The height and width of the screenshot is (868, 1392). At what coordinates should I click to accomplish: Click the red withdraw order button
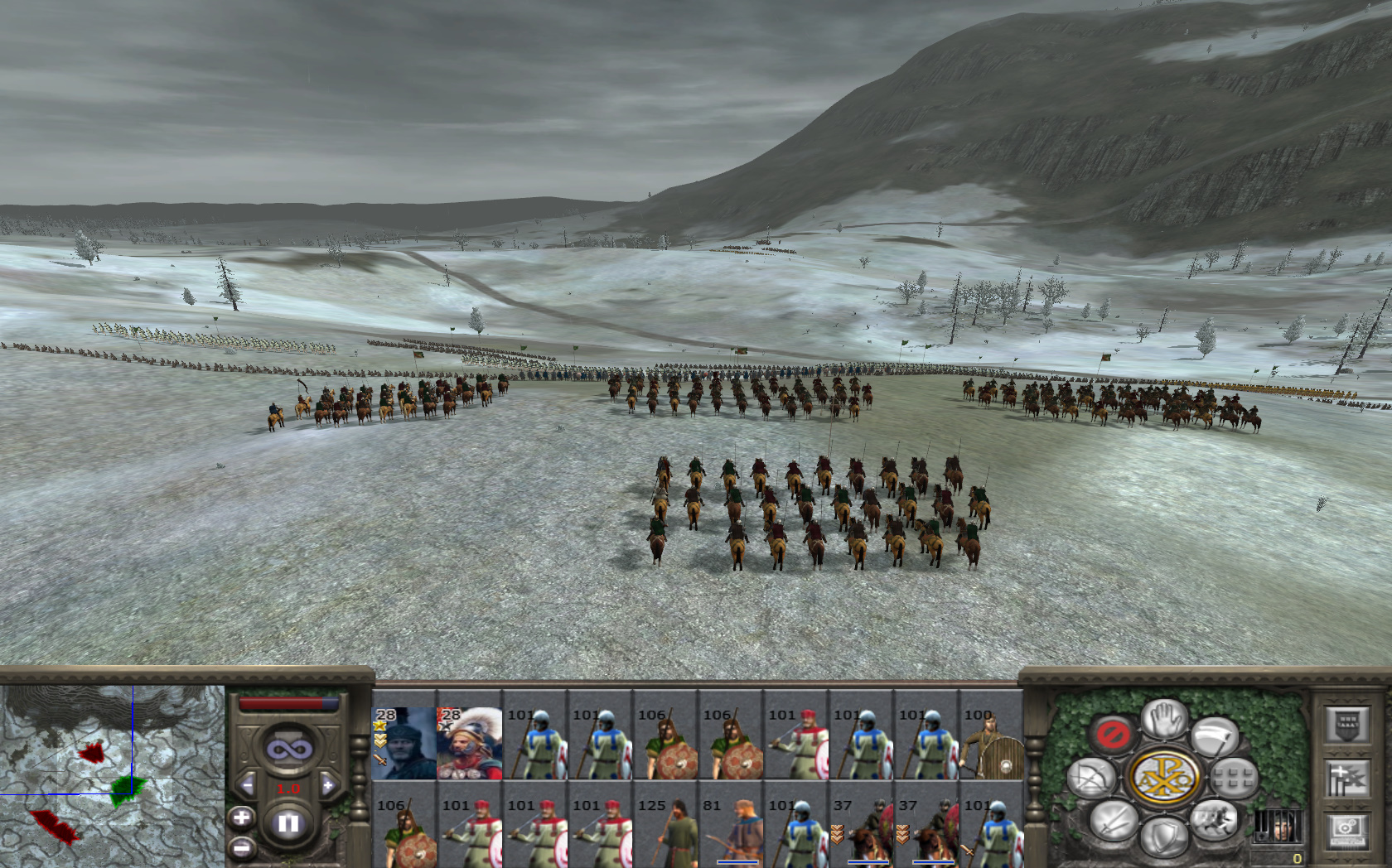coord(1112,734)
